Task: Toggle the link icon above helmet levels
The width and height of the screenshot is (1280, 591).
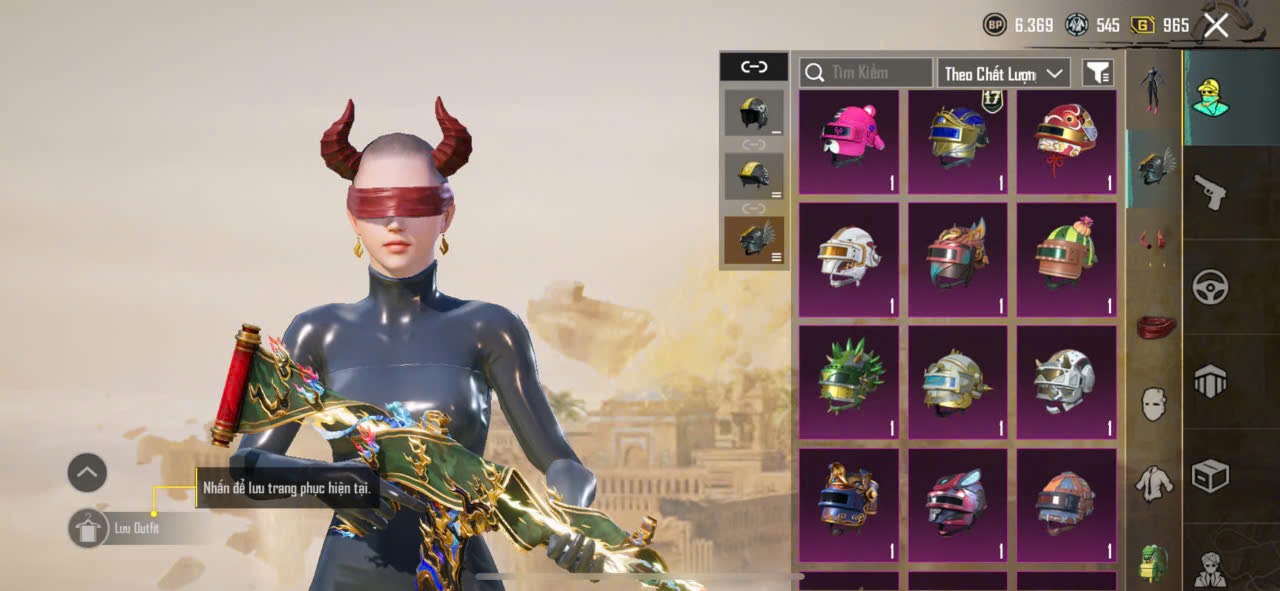Action: click(753, 67)
